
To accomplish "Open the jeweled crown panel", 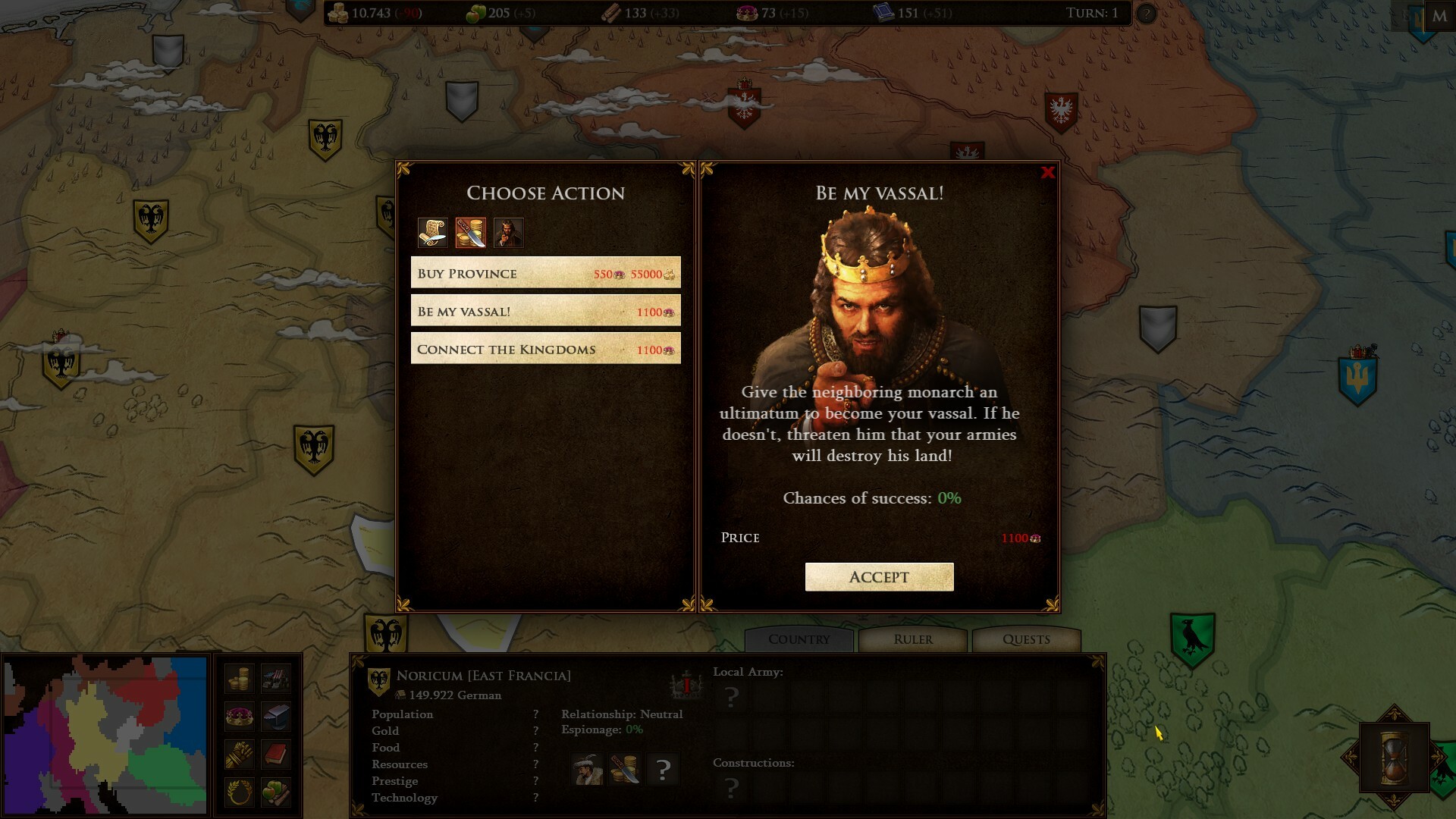I will tap(240, 716).
